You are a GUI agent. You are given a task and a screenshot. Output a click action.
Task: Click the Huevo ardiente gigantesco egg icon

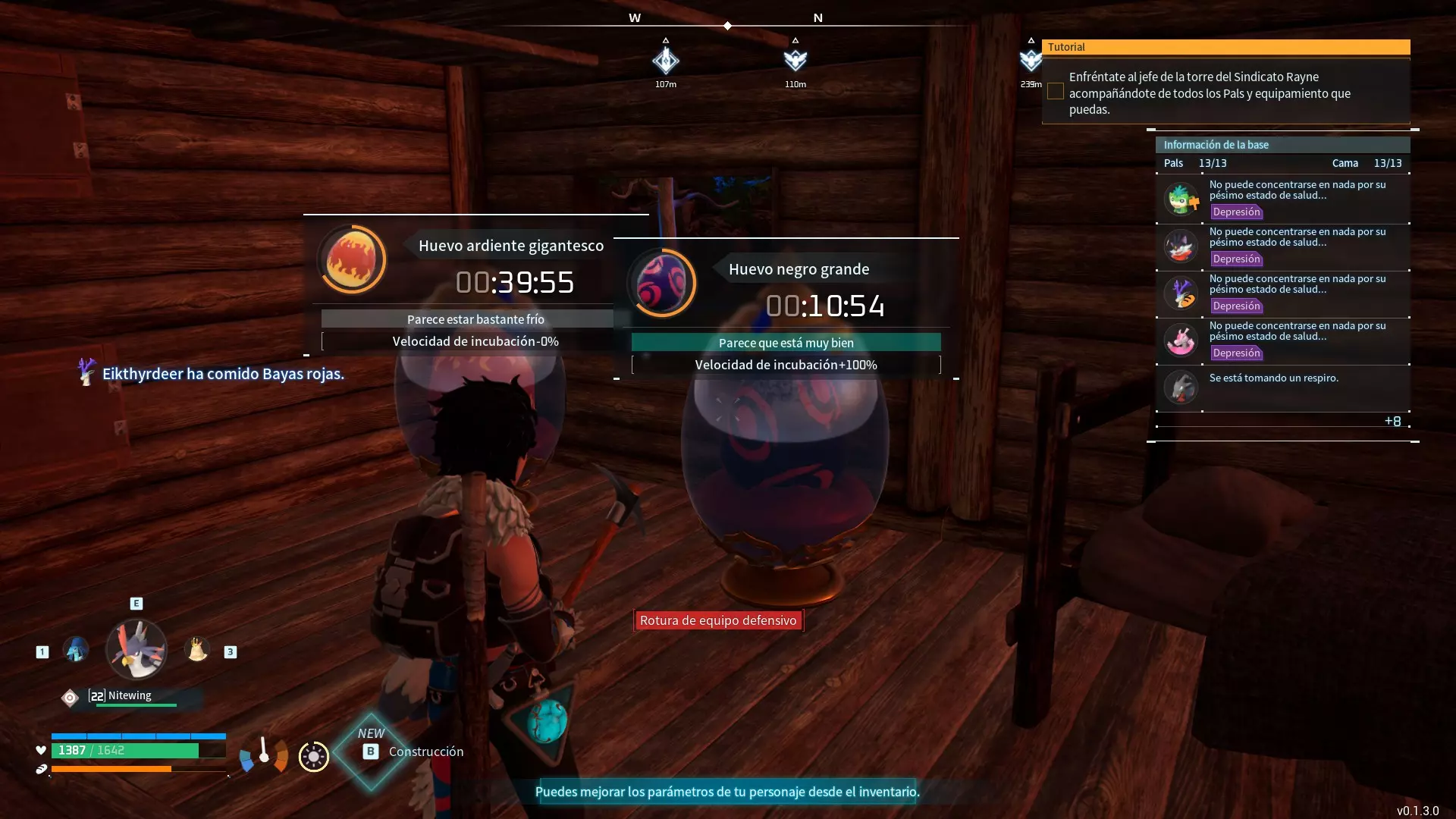[351, 259]
